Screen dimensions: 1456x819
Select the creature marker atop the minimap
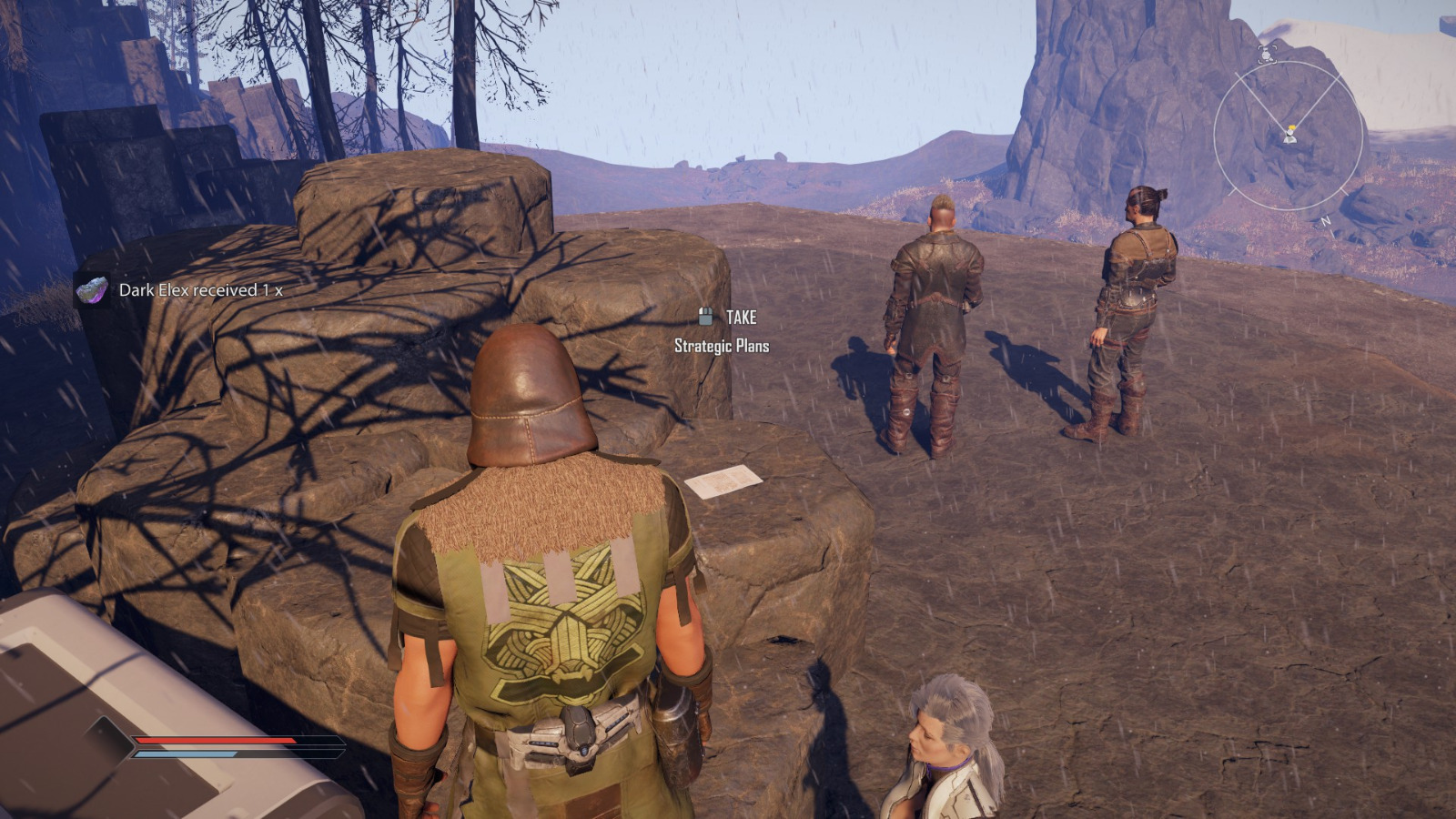point(1265,55)
